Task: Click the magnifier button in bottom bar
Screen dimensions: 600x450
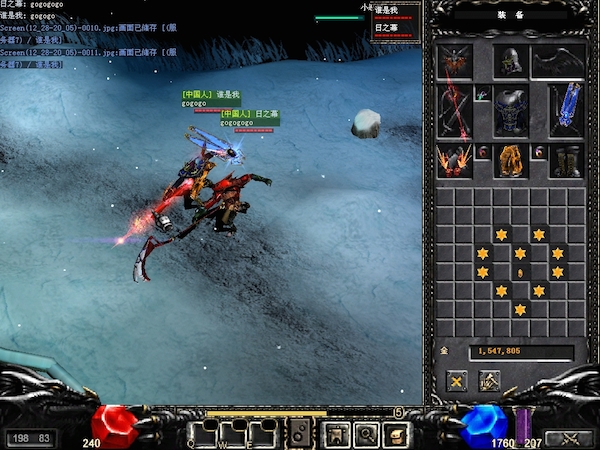Action: coord(366,433)
